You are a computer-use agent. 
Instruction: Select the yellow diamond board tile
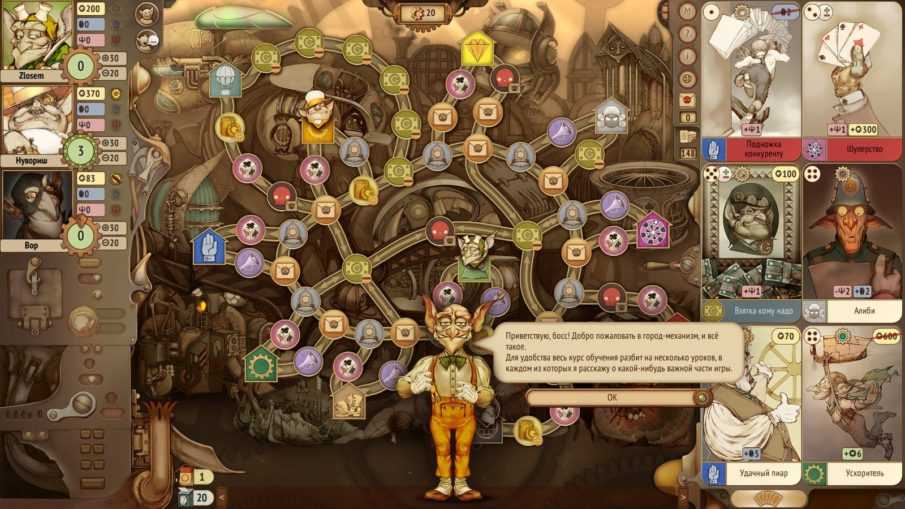475,47
